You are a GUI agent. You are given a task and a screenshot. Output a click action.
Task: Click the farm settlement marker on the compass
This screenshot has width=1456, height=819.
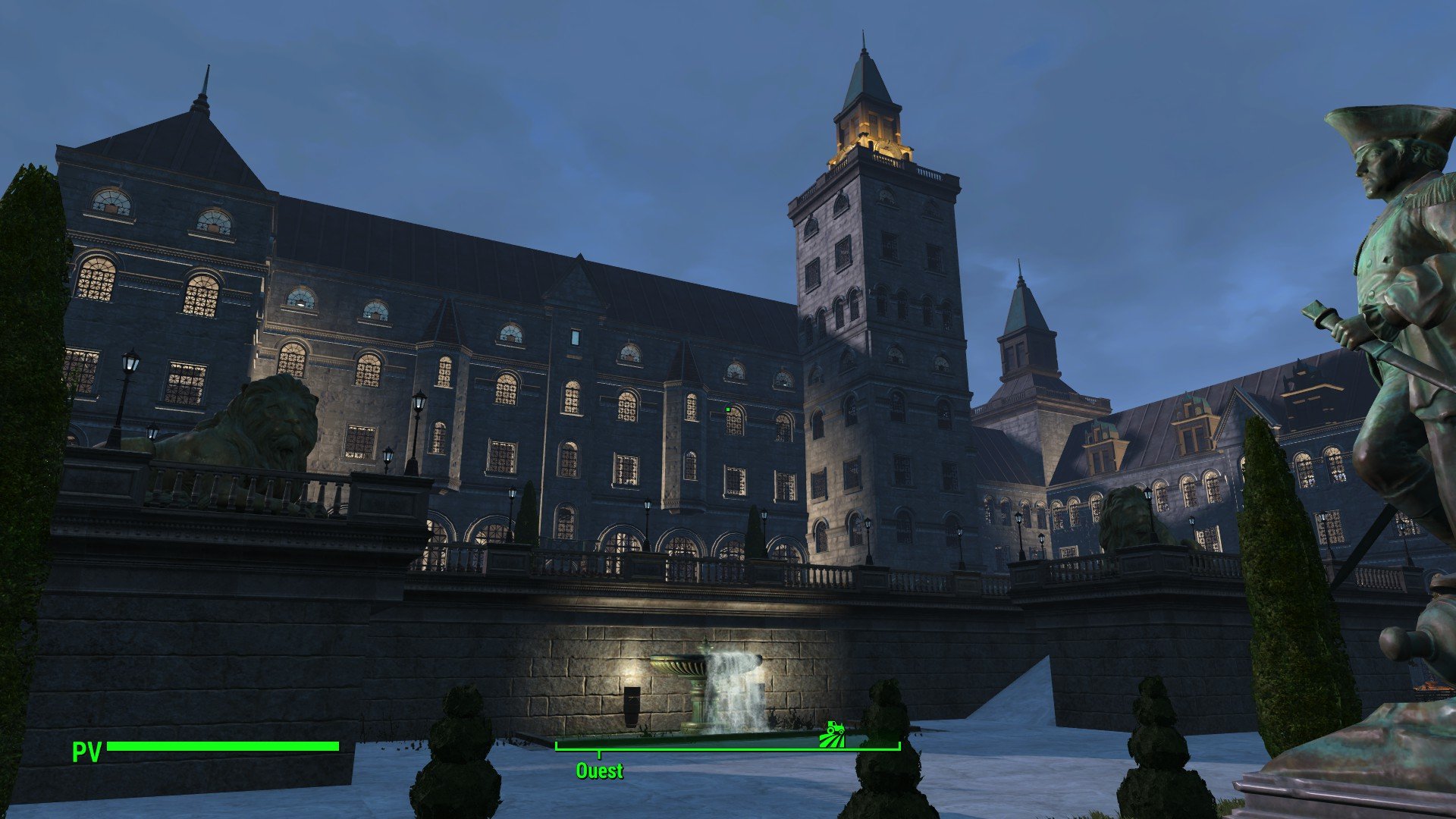[833, 734]
